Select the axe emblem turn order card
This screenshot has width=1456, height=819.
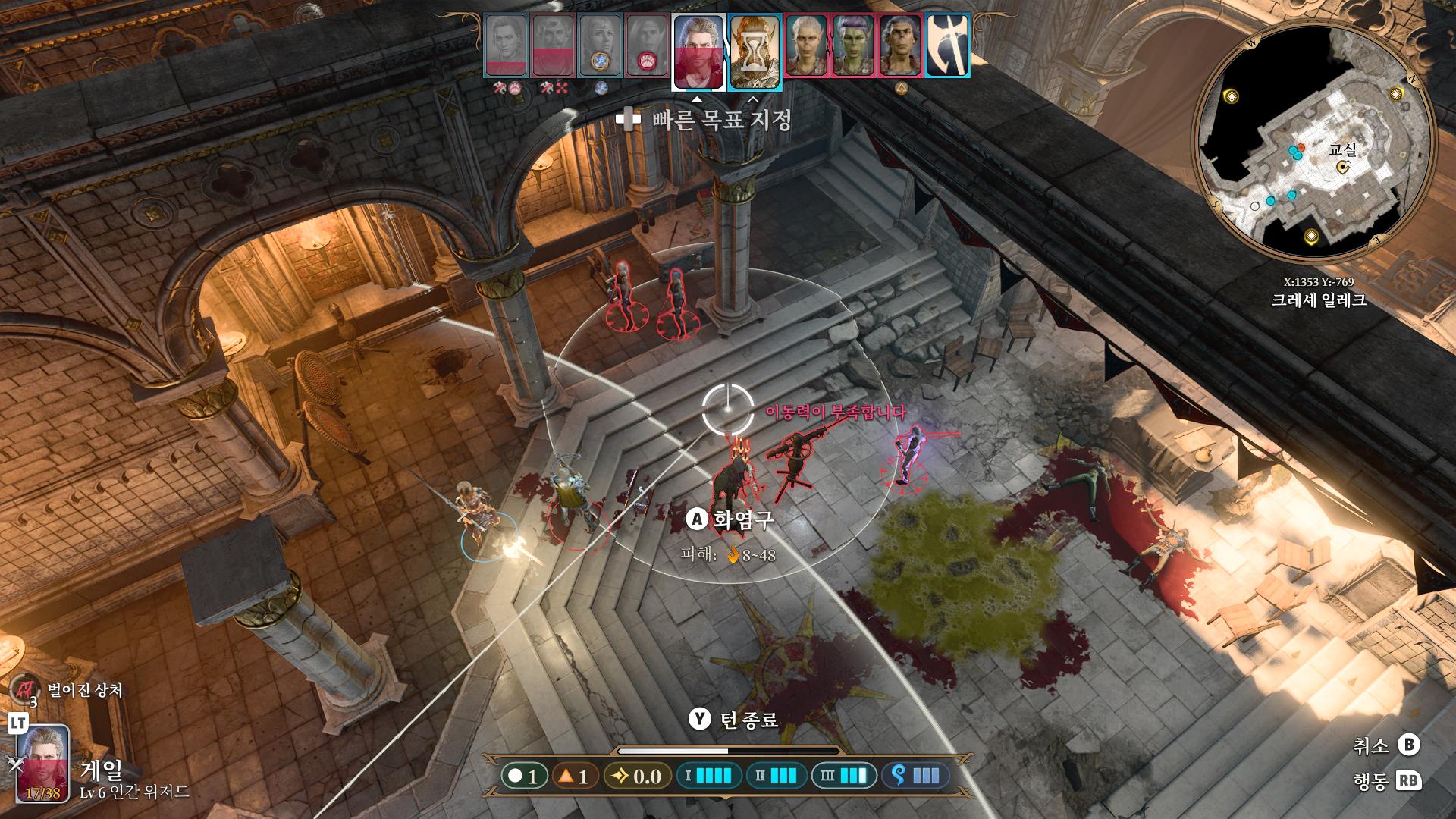[947, 45]
